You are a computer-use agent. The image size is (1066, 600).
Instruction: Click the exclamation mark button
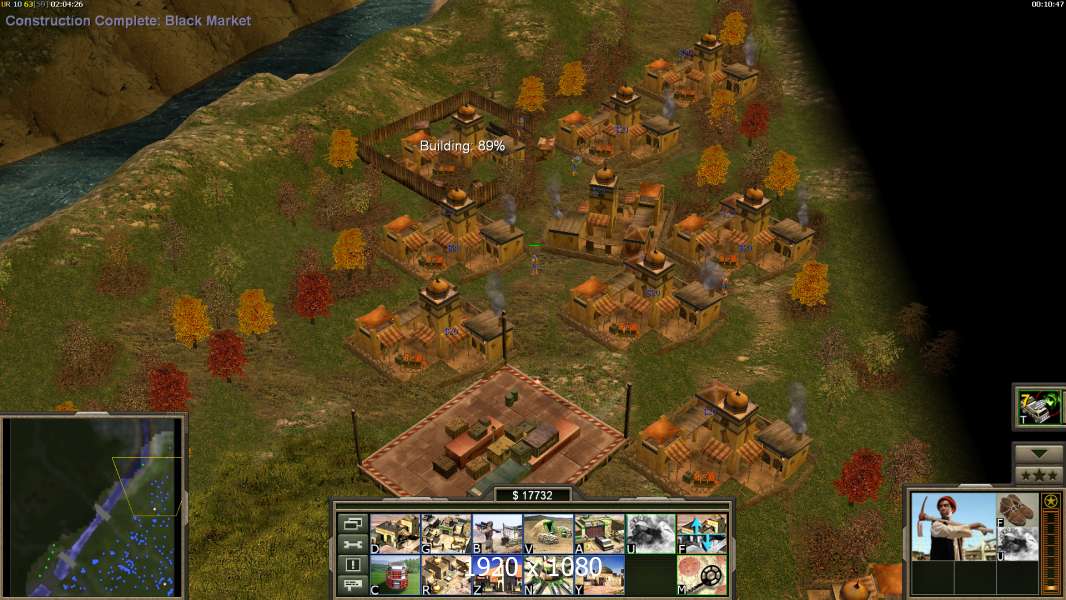(x=351, y=565)
